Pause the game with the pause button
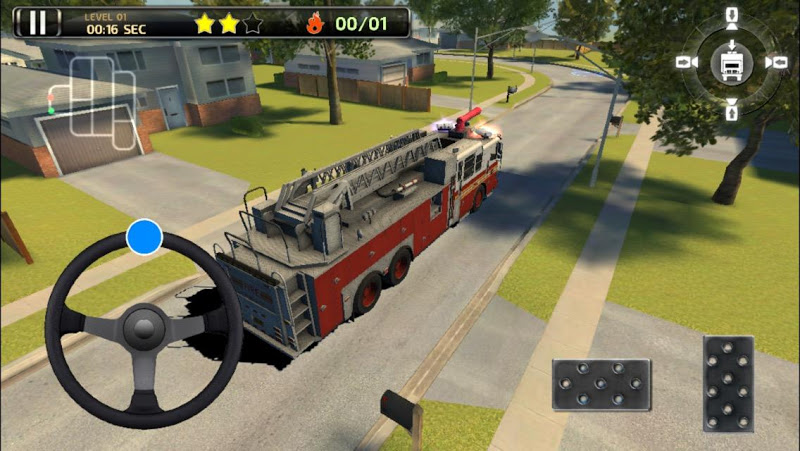 [x=38, y=22]
